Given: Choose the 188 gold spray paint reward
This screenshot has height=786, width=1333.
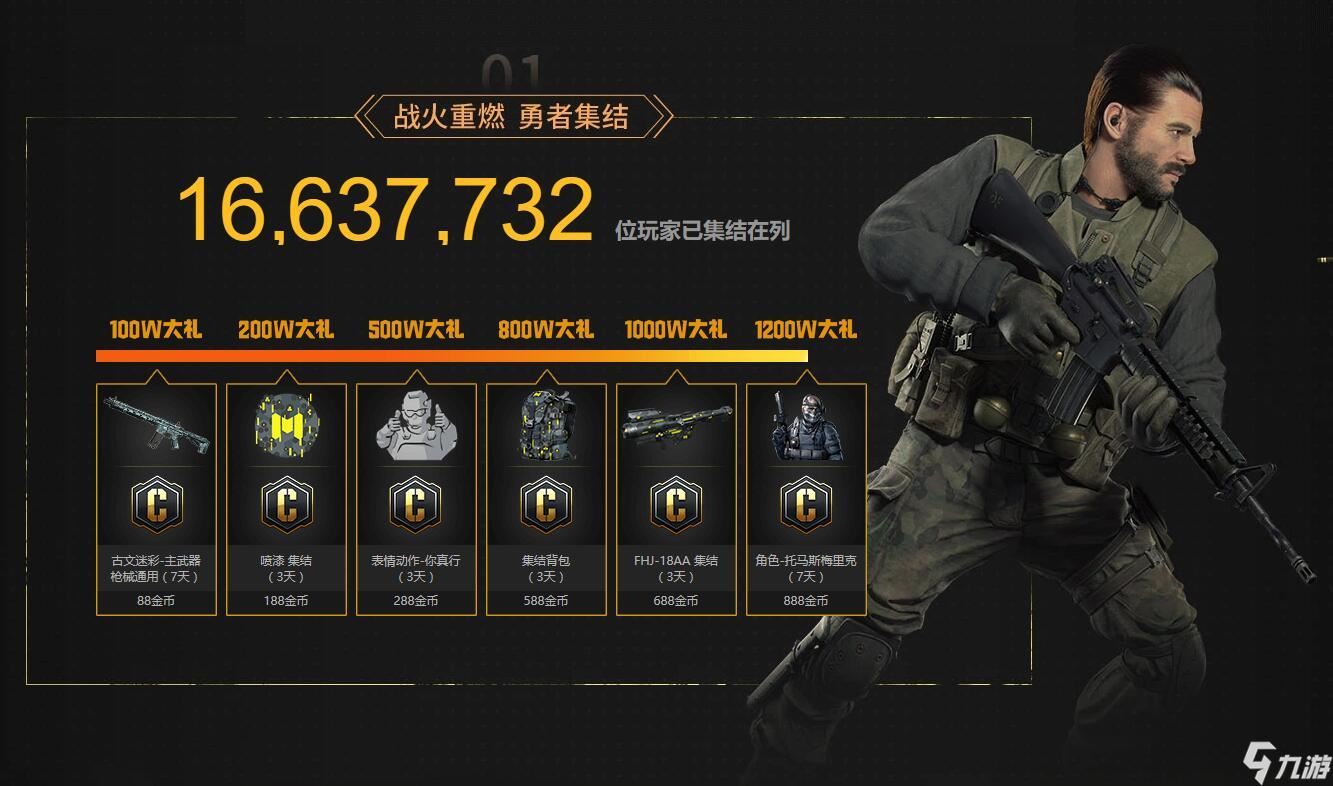Looking at the screenshot, I should coord(286,498).
